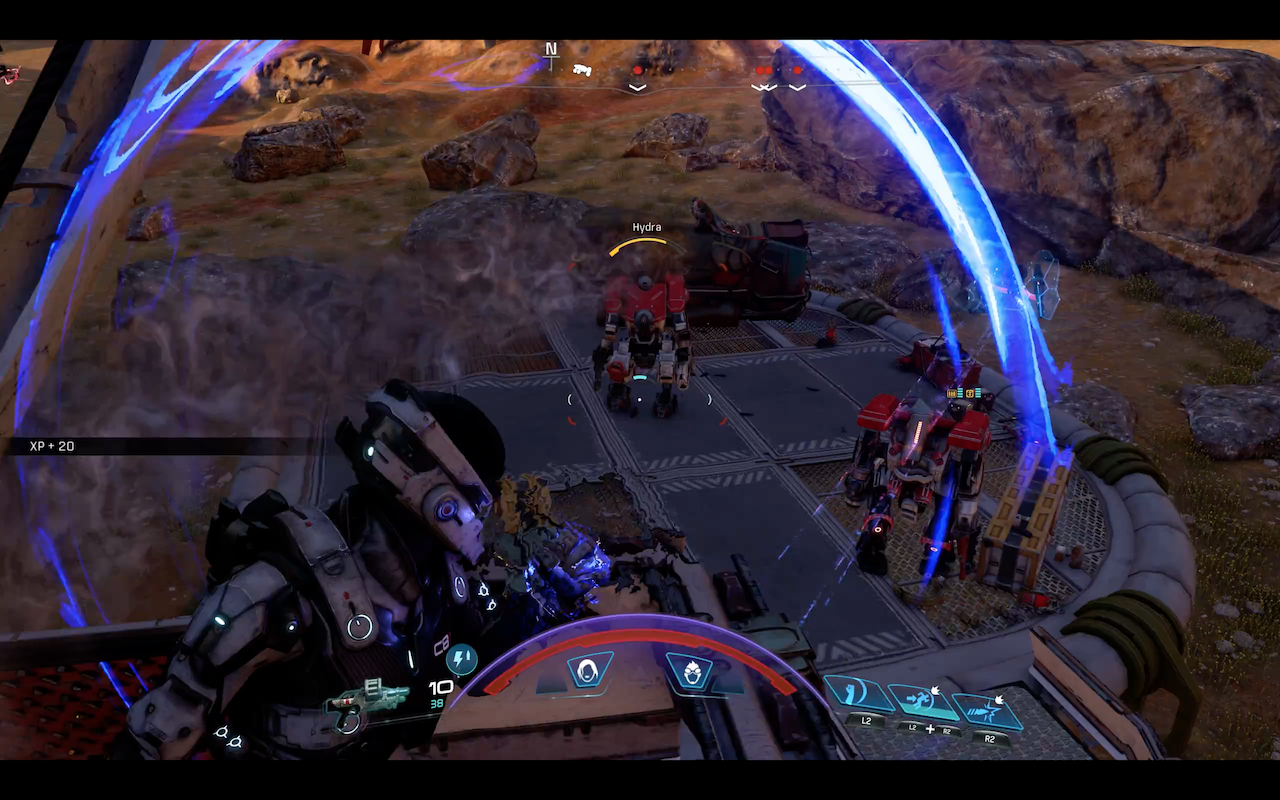Click the Nomad vehicle marker on compass
The width and height of the screenshot is (1280, 800).
582,70
